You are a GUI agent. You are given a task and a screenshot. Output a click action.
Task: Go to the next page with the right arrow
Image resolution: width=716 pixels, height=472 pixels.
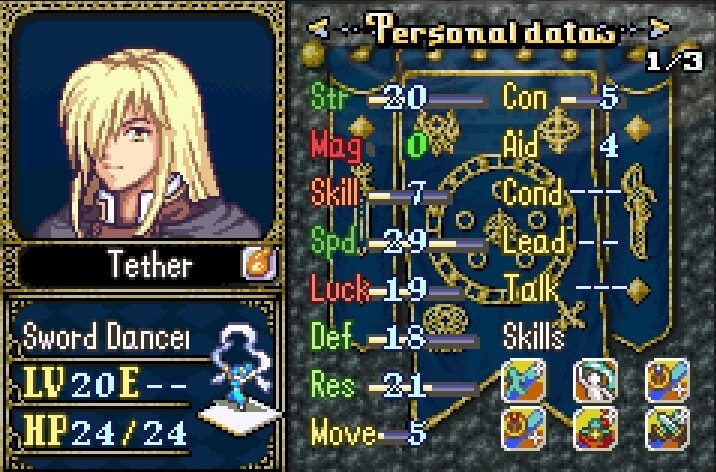(x=659, y=29)
